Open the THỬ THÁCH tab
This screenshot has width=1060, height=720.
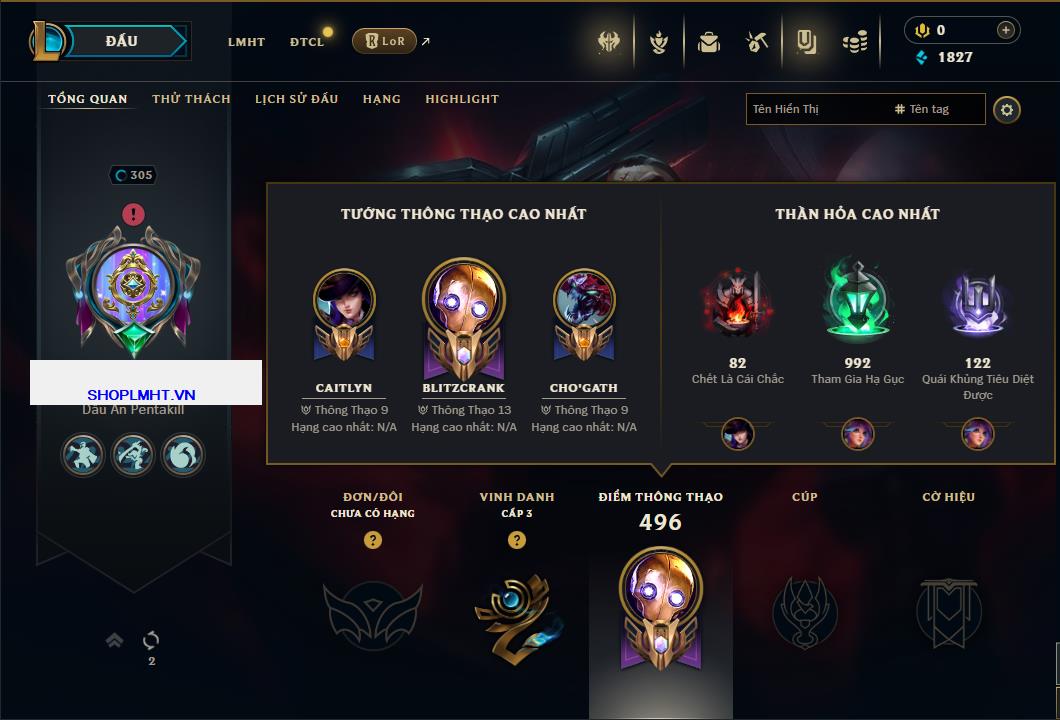191,99
